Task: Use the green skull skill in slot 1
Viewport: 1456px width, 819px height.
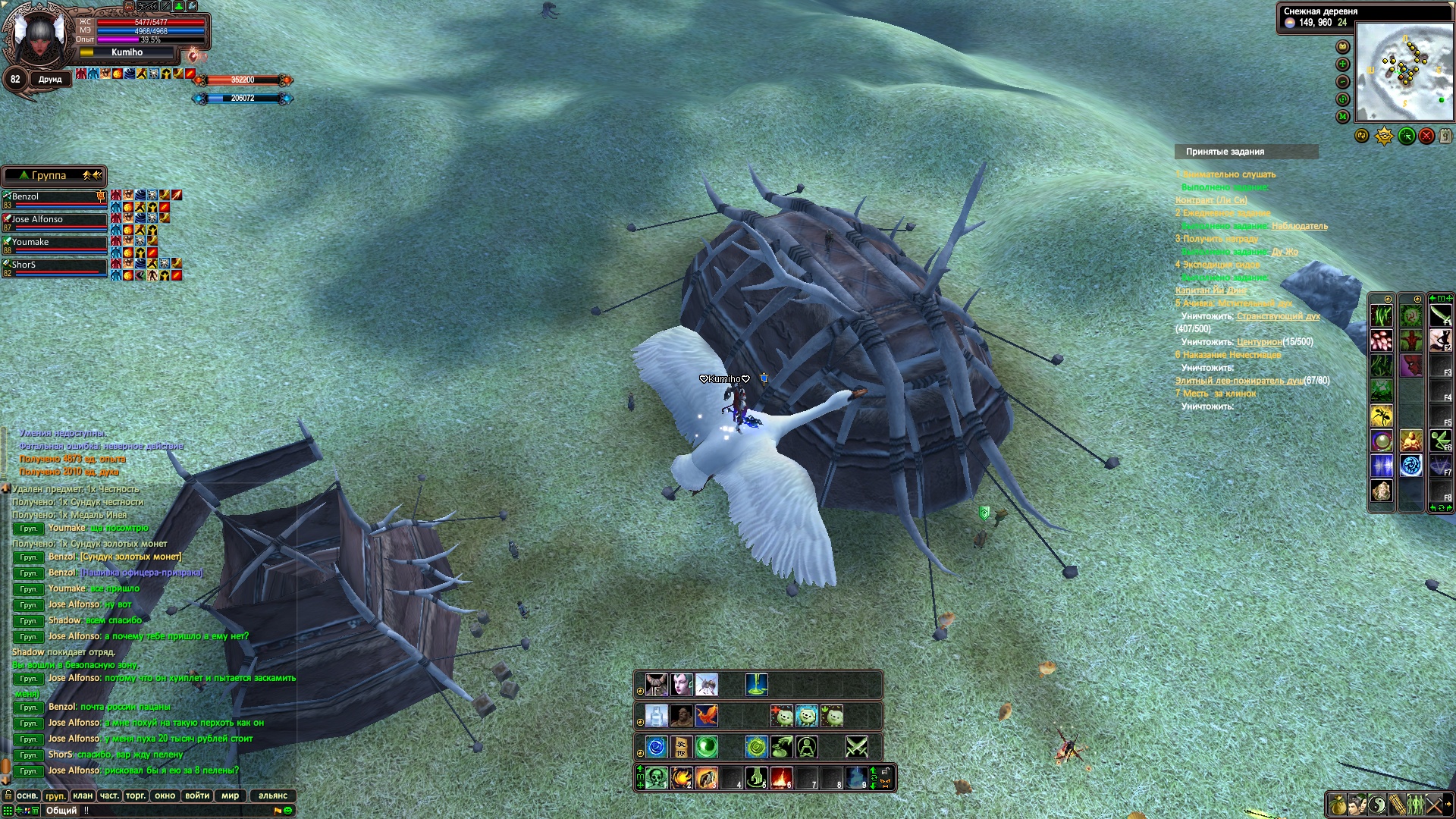Action: click(x=657, y=778)
